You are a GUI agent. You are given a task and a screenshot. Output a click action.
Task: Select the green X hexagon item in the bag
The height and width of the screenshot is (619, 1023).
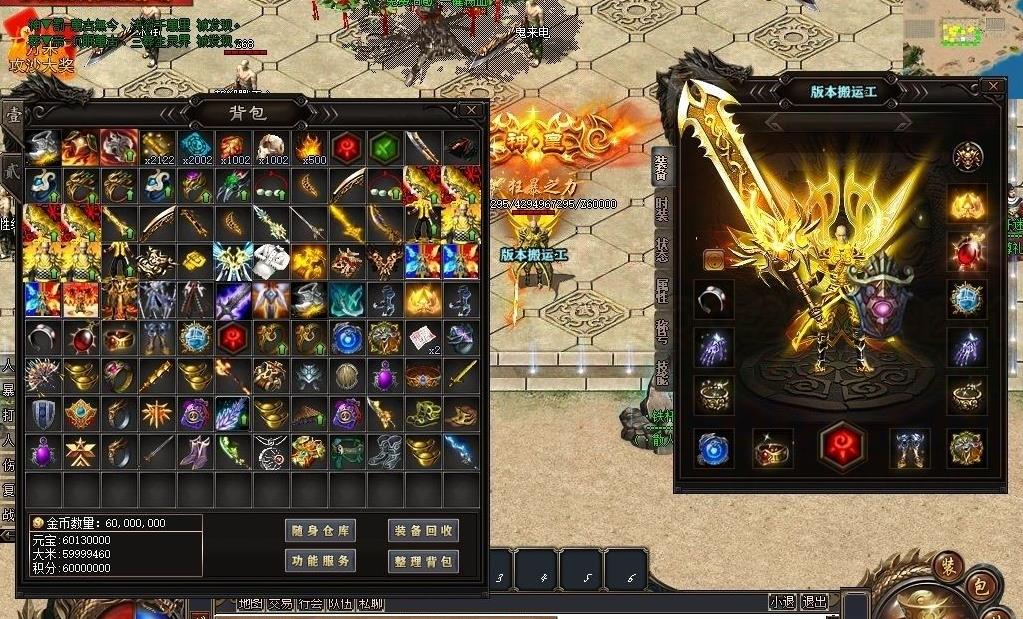pyautogui.click(x=385, y=146)
